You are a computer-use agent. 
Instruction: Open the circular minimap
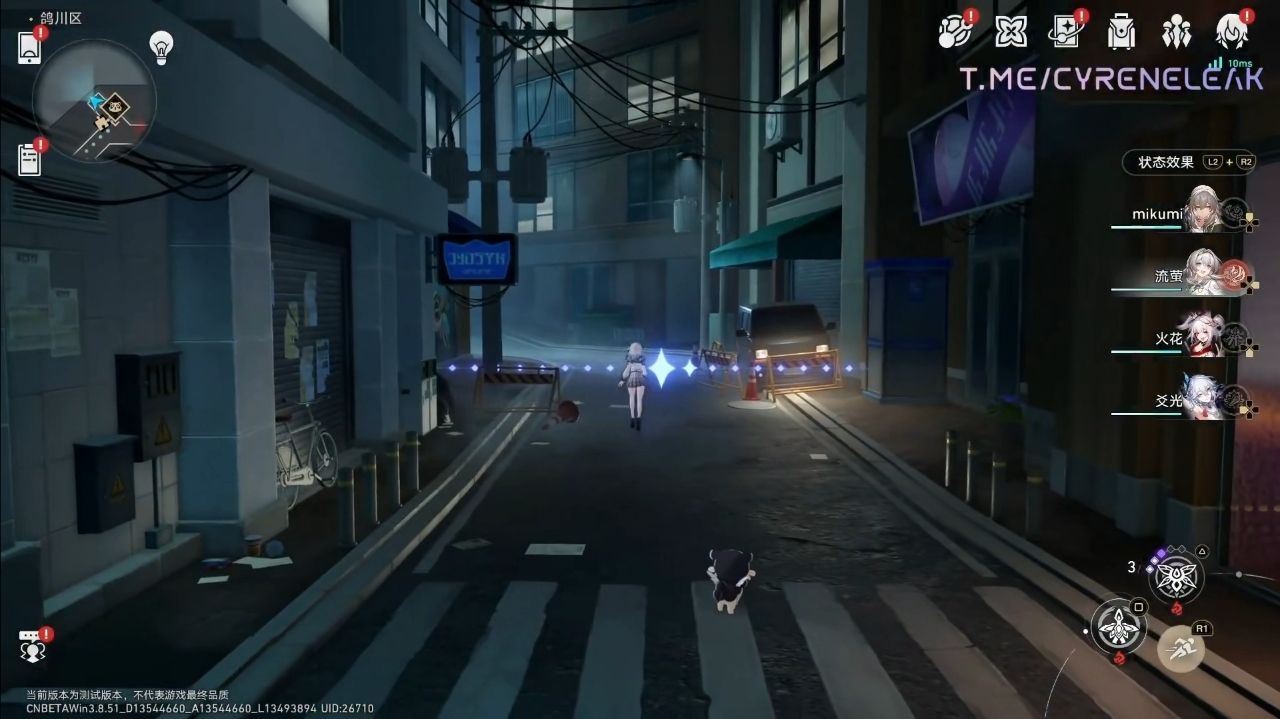click(93, 100)
